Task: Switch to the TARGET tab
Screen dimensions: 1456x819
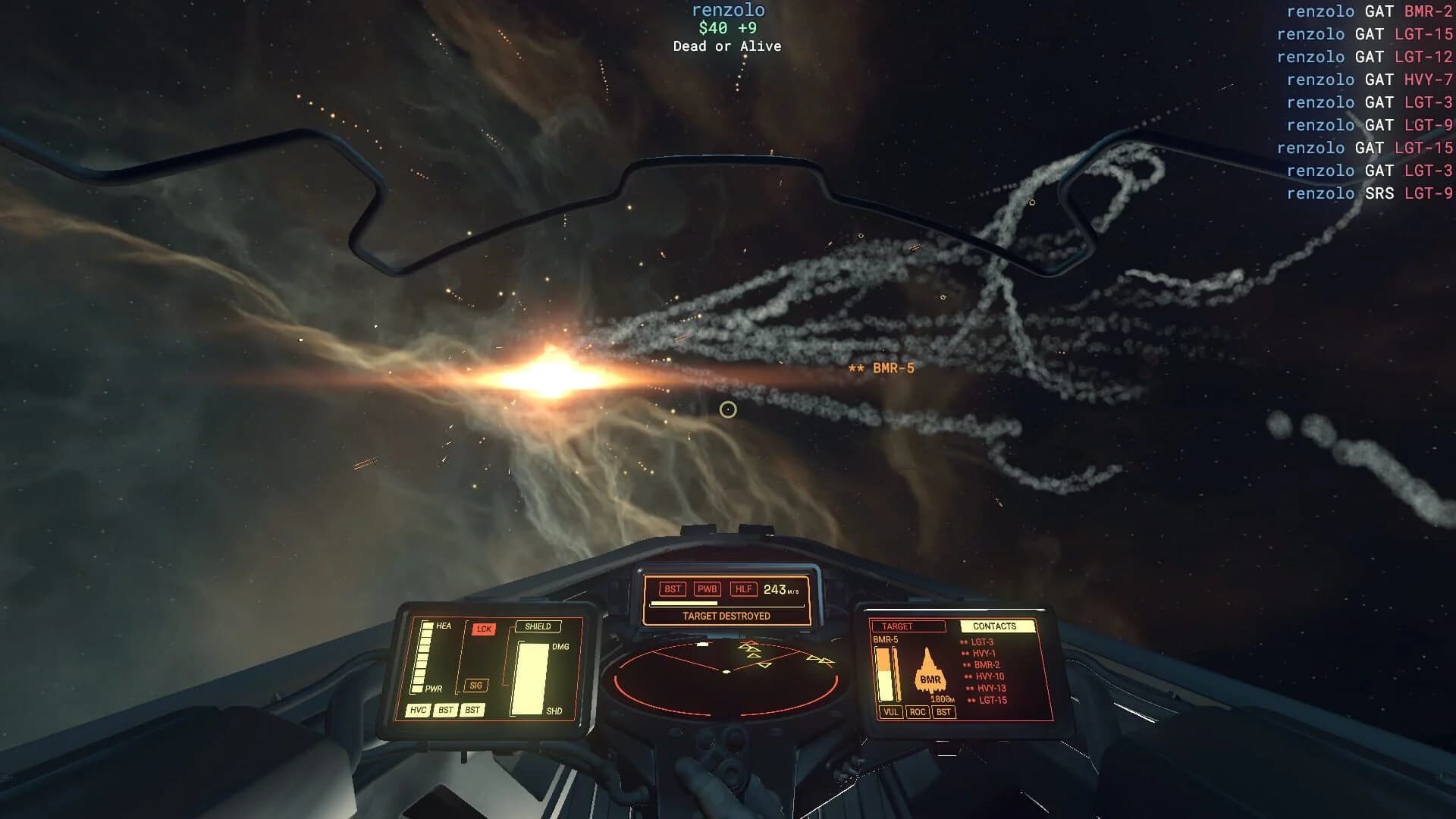Action: coord(897,626)
